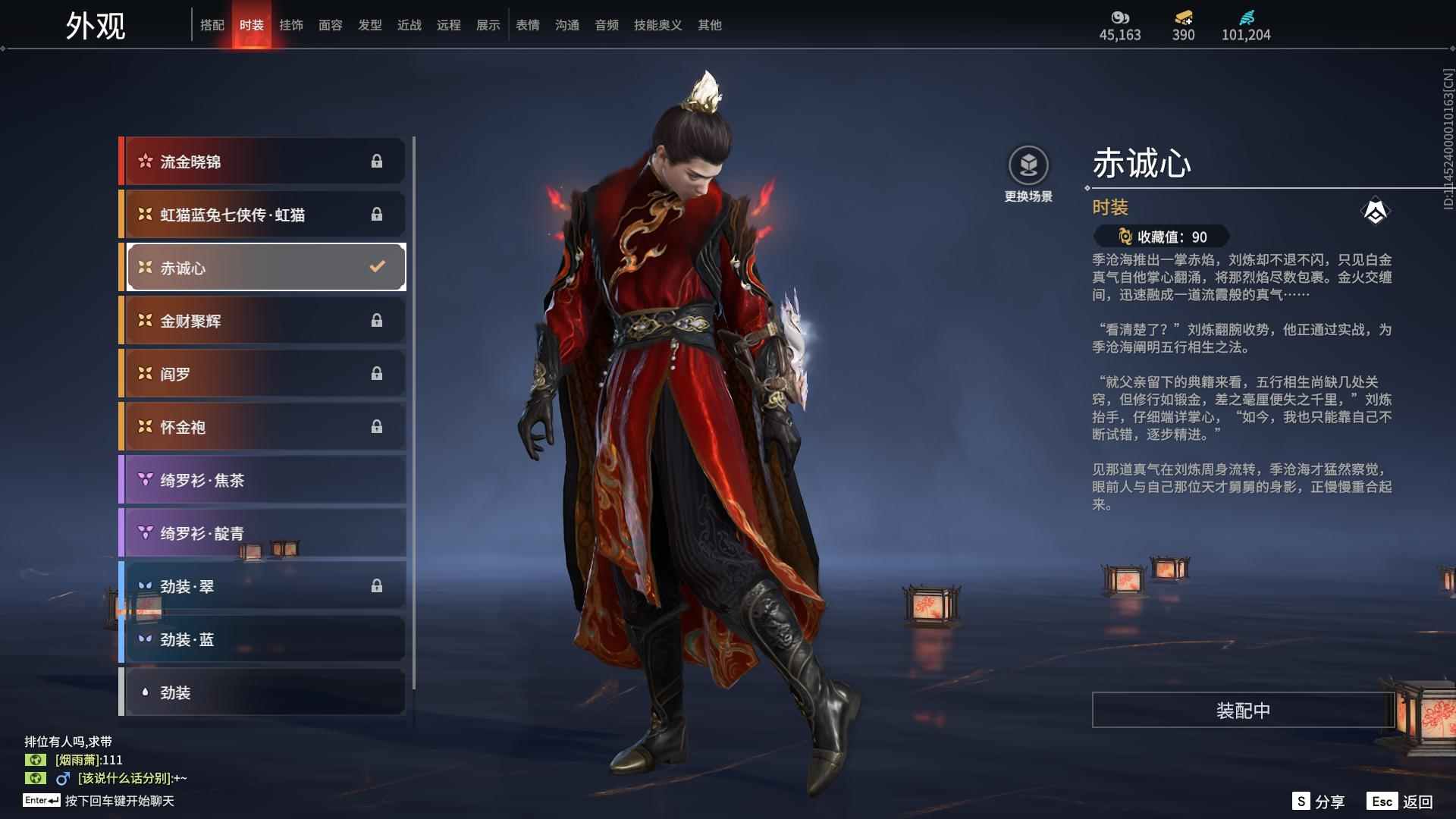Screen dimensions: 1456x819
Task: Click the checkmark on the 赤诚心 entry
Action: click(x=375, y=267)
